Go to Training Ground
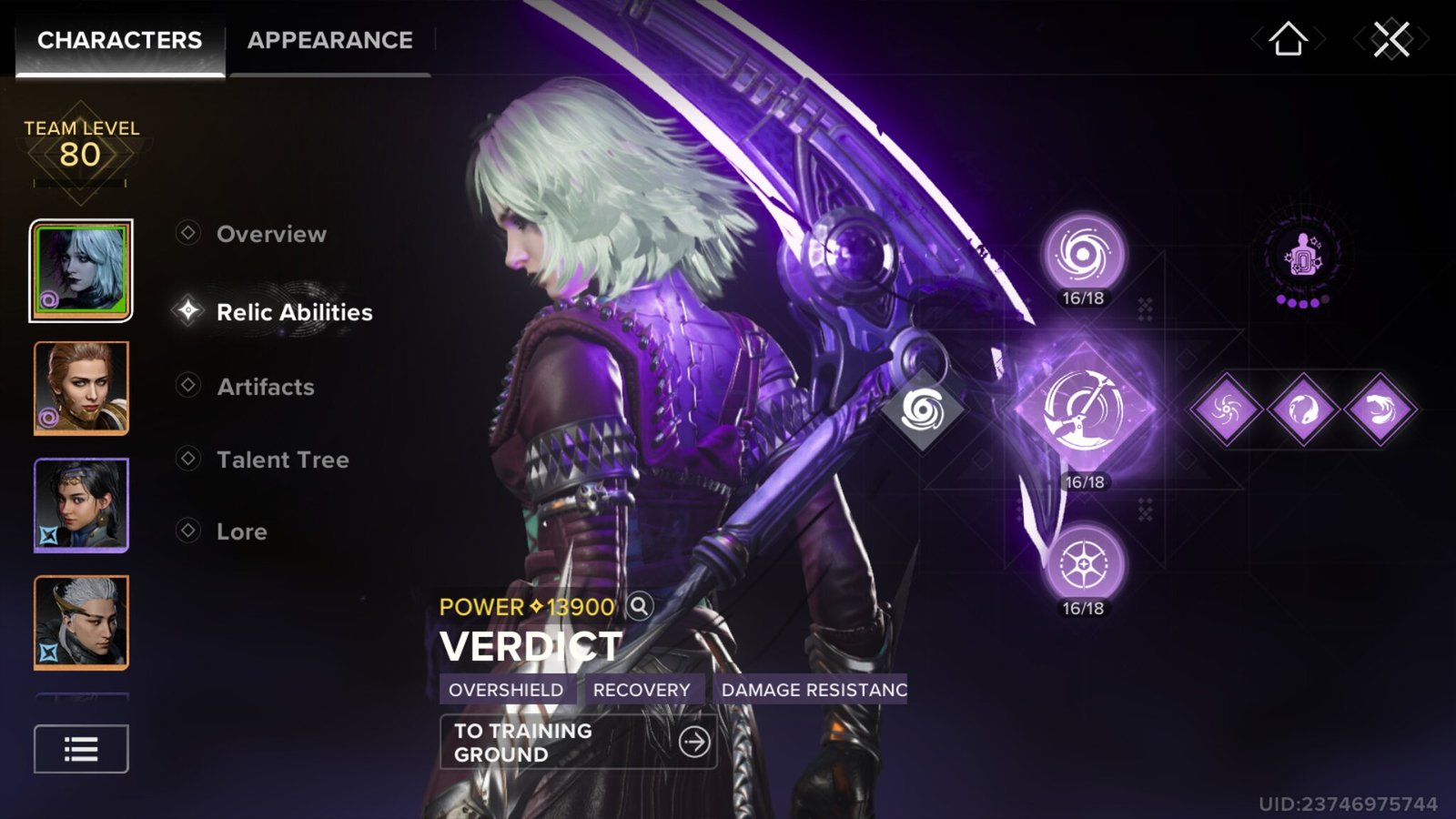This screenshot has height=819, width=1456. [578, 743]
